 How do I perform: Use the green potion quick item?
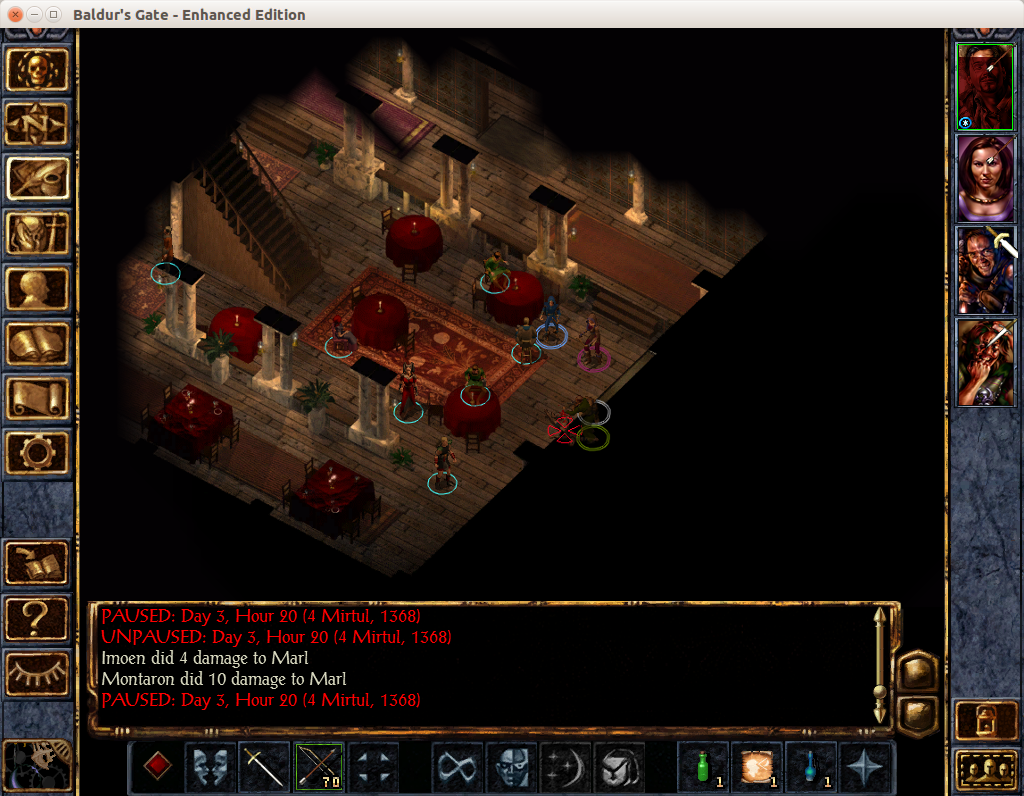coord(703,767)
